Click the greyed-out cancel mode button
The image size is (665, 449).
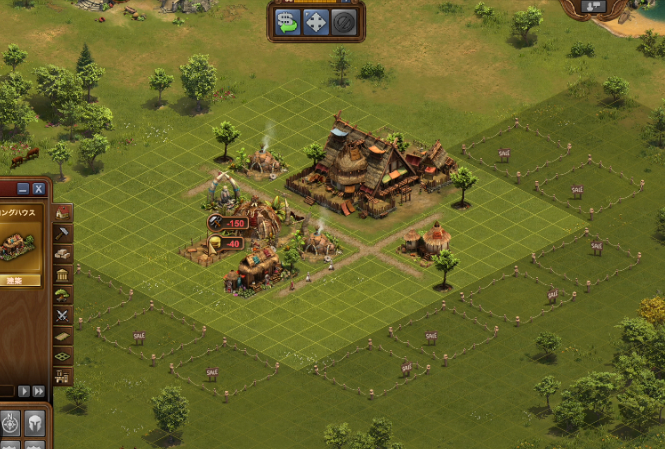click(x=344, y=21)
